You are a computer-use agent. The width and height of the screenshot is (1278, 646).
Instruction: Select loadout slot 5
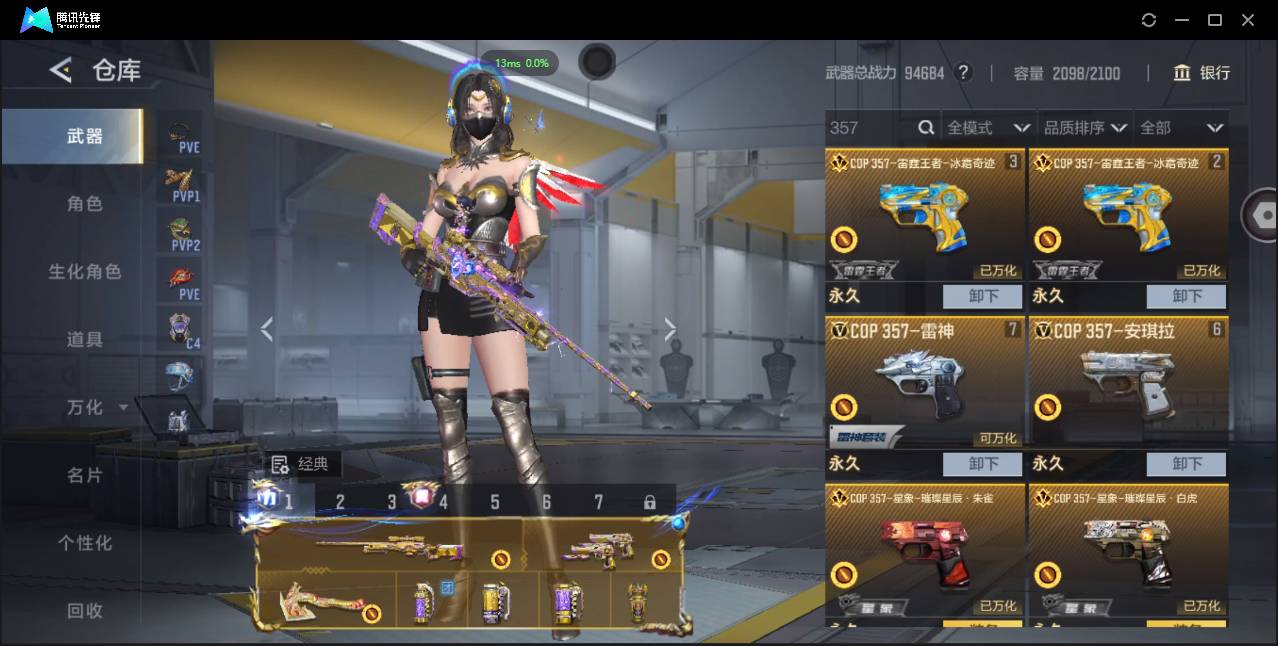[x=494, y=502]
